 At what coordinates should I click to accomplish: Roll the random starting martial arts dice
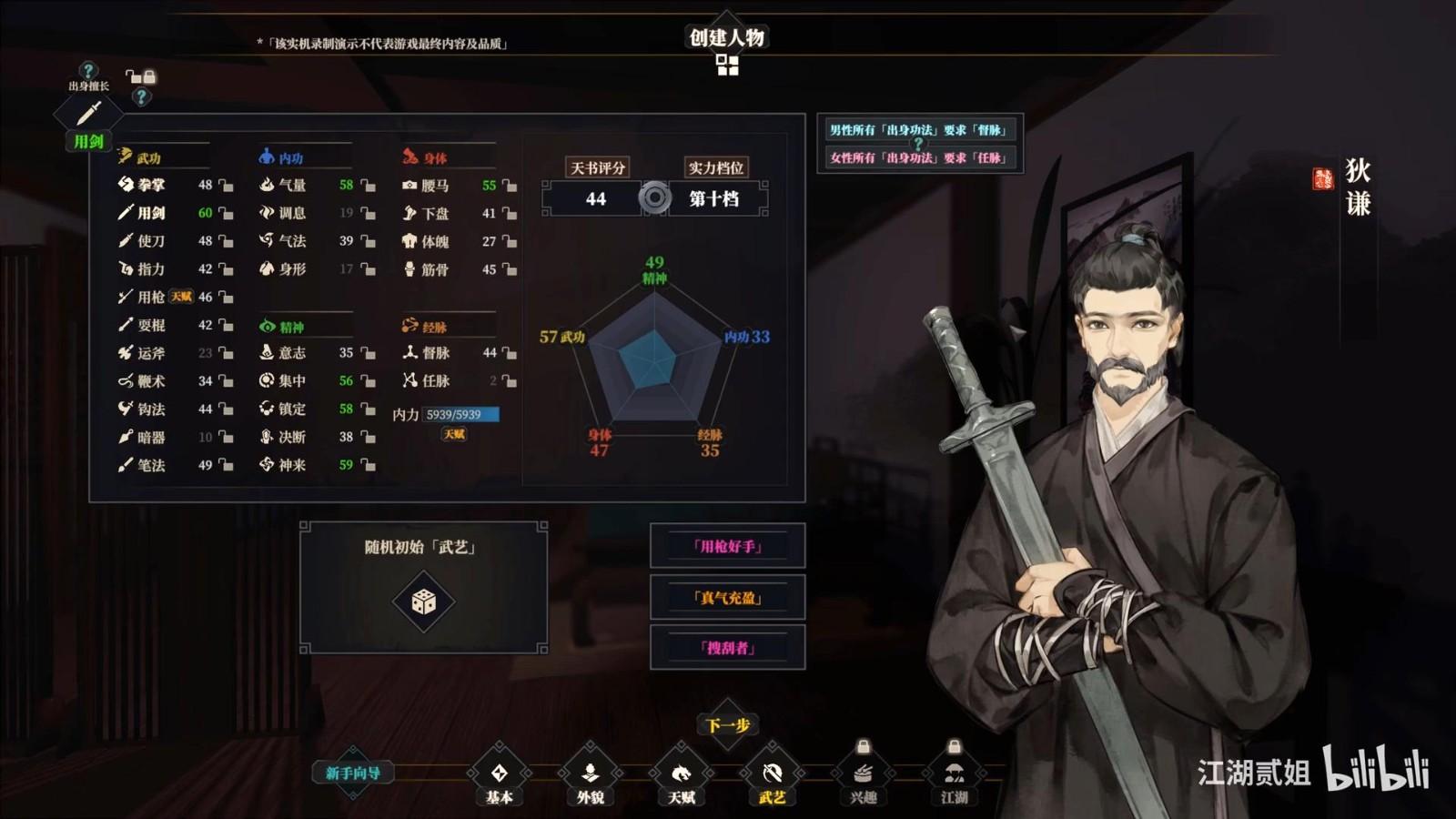(x=423, y=602)
